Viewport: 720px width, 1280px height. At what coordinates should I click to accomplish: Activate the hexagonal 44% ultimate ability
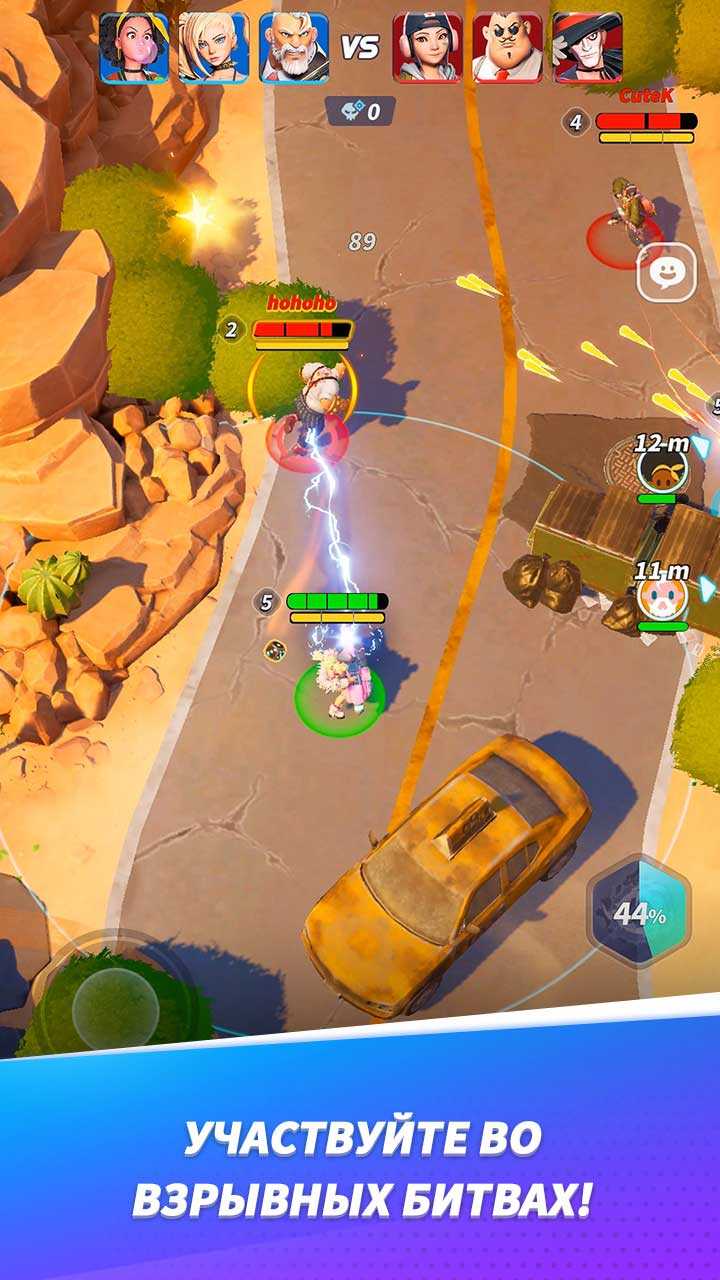pyautogui.click(x=638, y=913)
